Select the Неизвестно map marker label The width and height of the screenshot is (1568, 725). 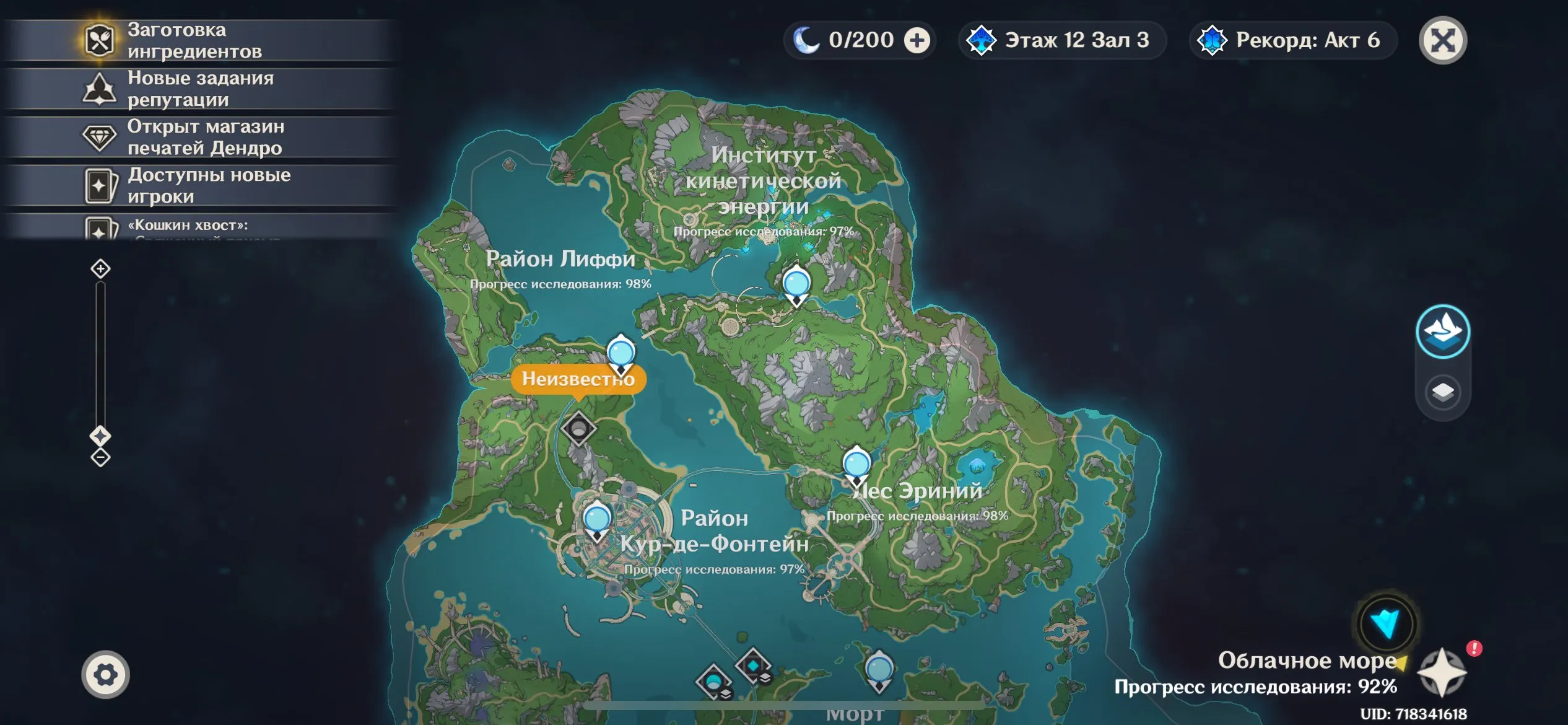(578, 379)
